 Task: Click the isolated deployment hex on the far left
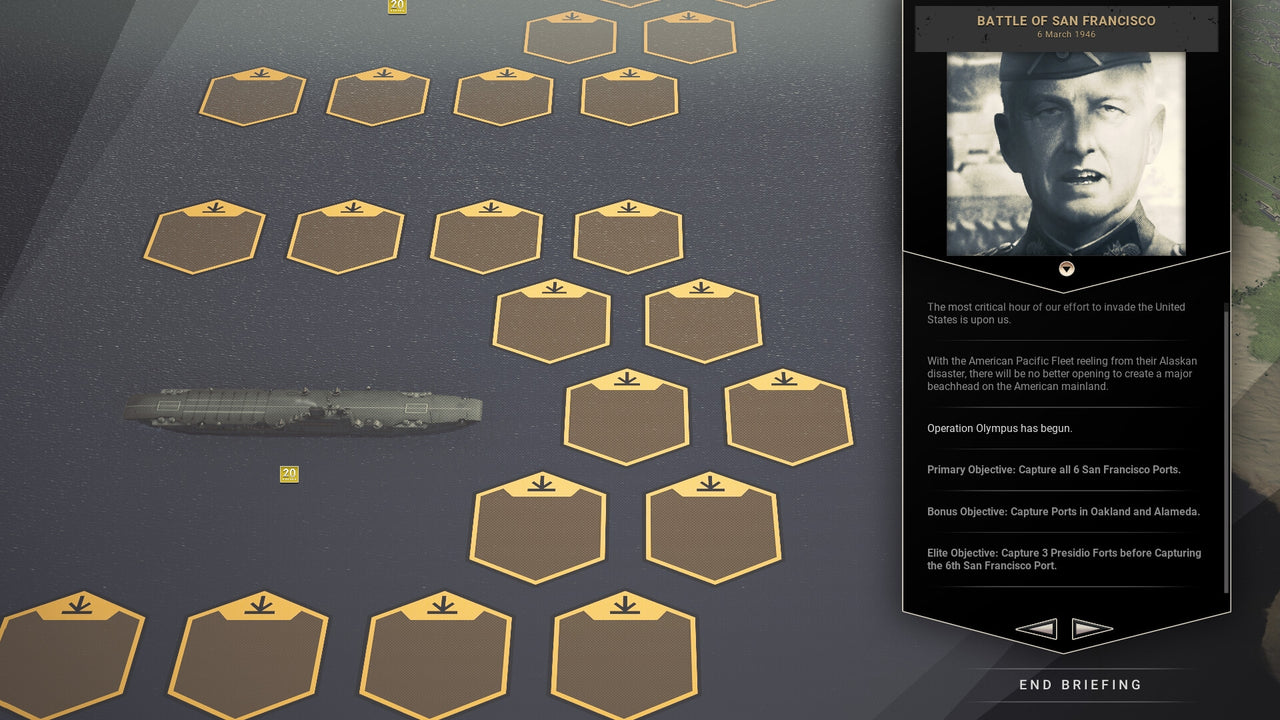[x=205, y=235]
